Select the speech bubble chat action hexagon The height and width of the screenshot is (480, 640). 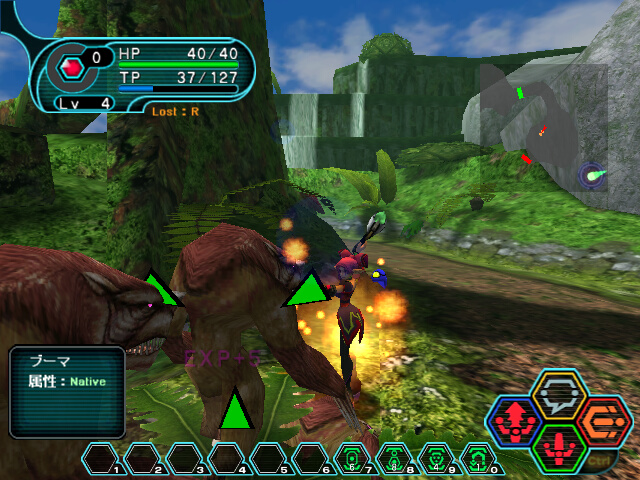coord(559,397)
